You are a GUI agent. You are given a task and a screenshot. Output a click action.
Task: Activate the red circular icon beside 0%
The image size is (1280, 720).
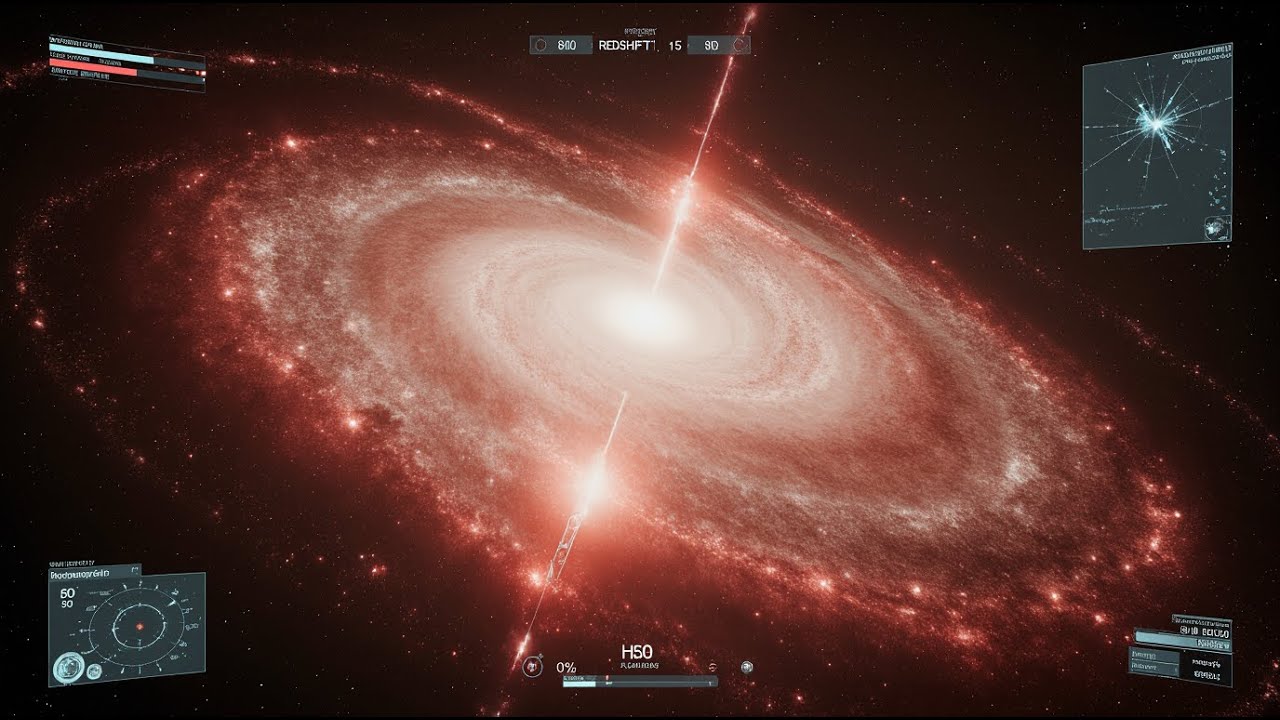tap(530, 666)
